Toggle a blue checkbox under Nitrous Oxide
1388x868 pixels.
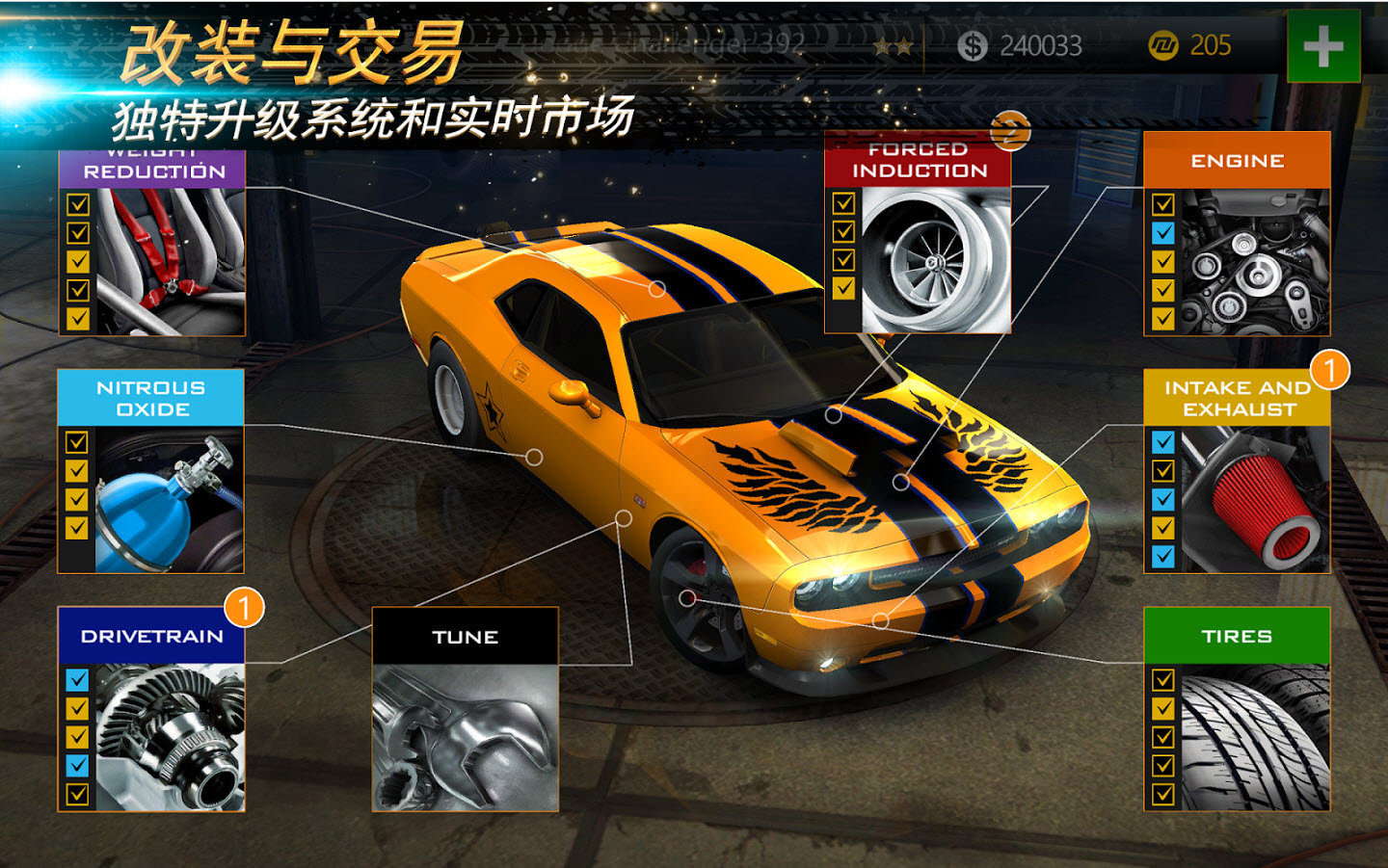[x=76, y=440]
